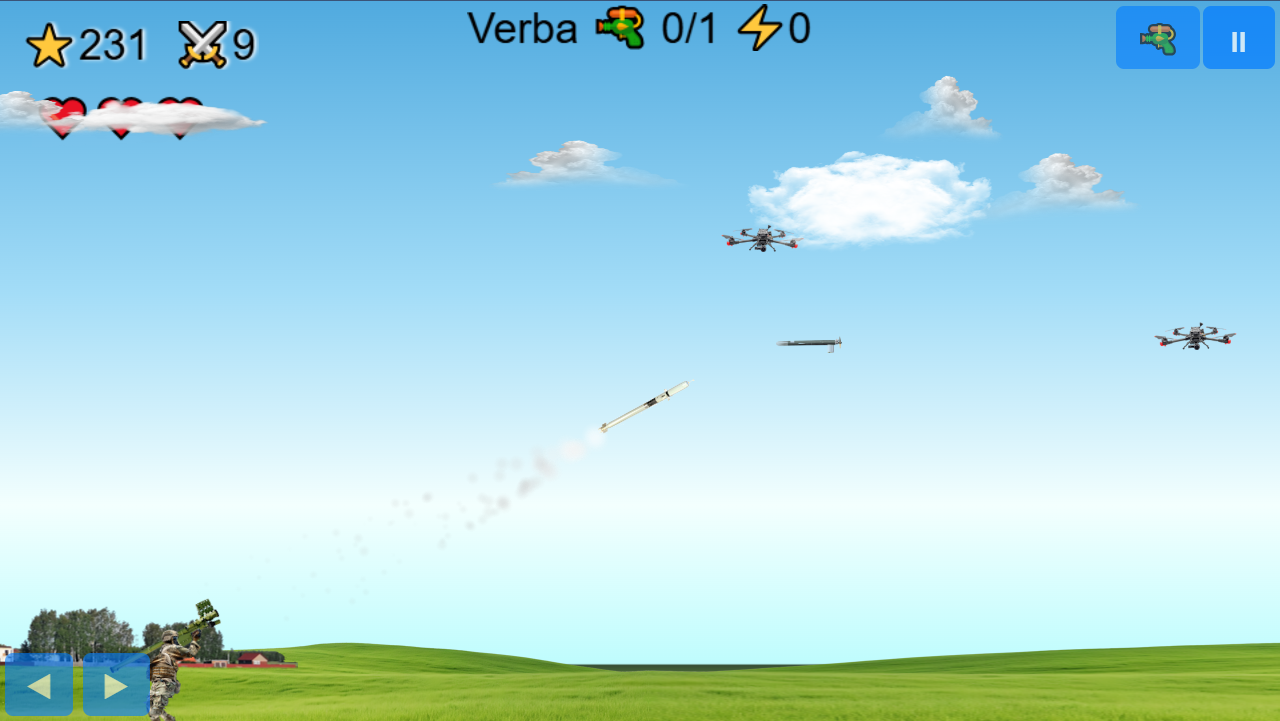
Task: Click the lightning energy icon
Action: pyautogui.click(x=761, y=29)
